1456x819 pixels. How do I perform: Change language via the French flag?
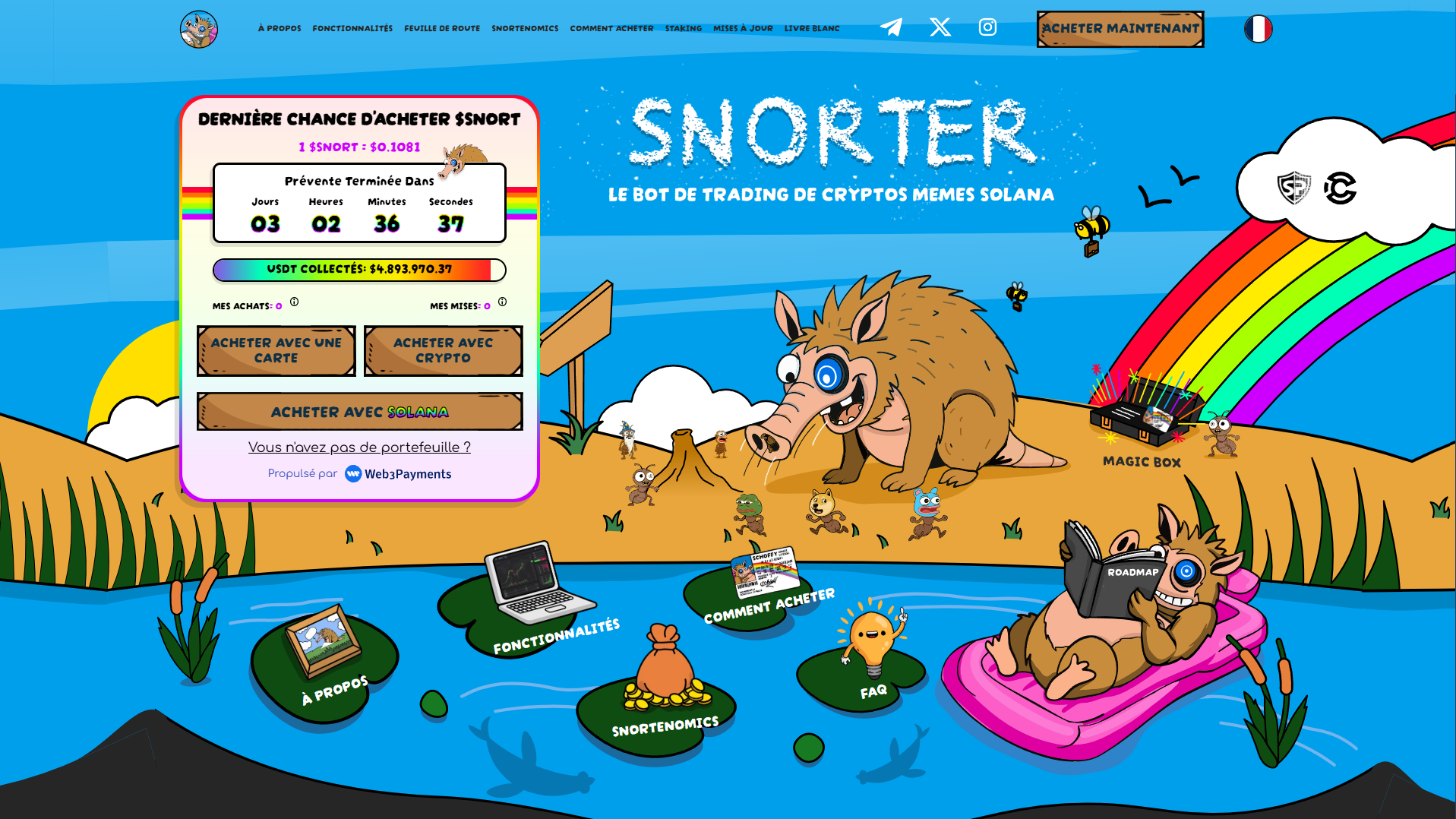[x=1258, y=29]
